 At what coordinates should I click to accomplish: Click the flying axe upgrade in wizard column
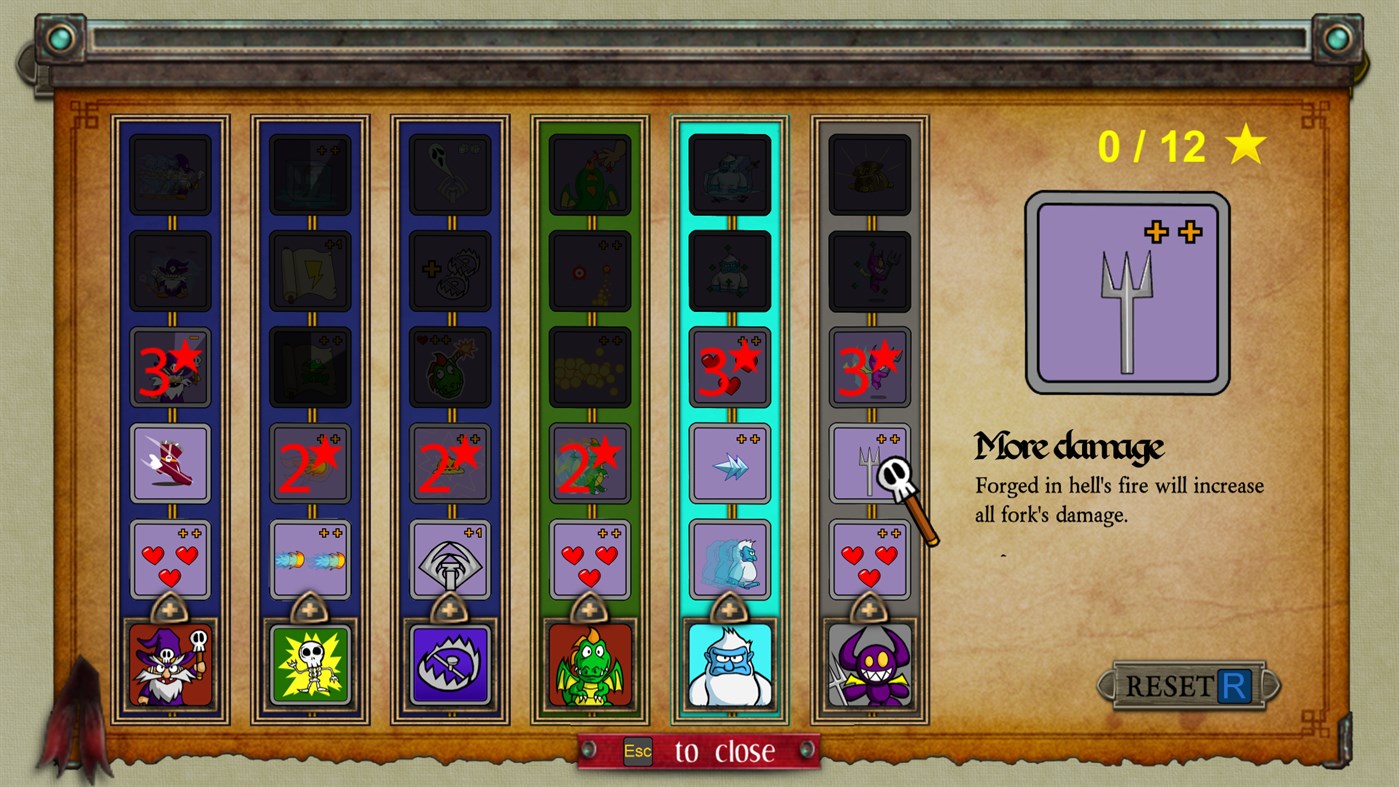click(x=170, y=463)
